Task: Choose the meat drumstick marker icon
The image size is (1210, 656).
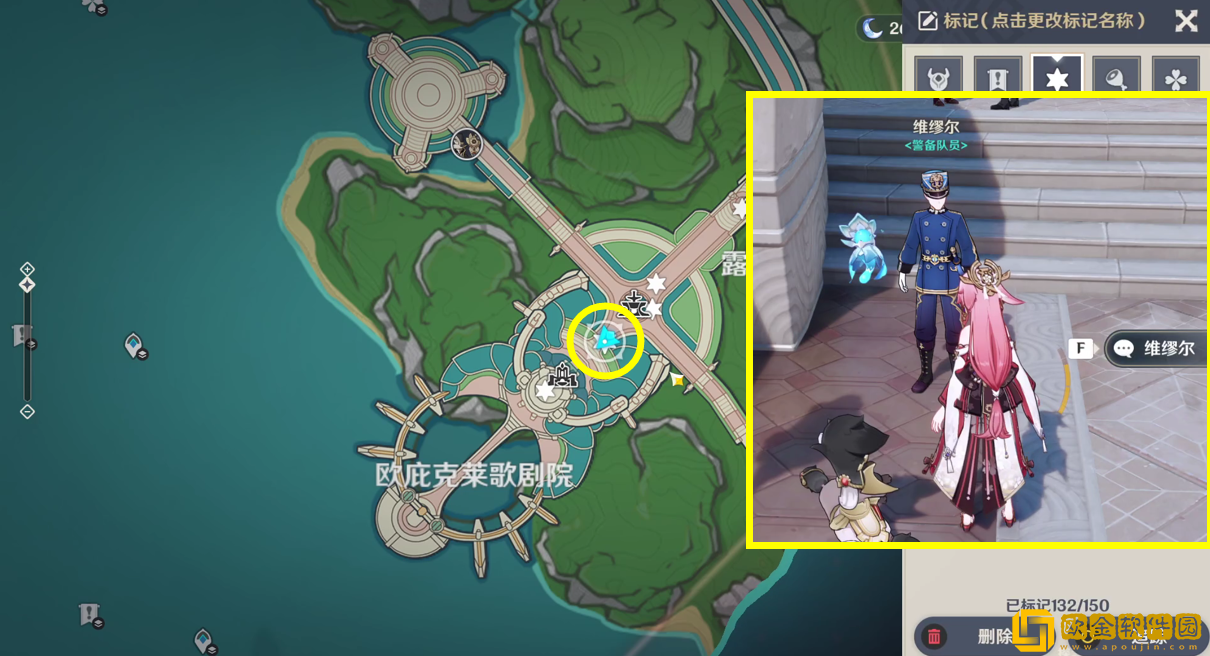Action: click(1116, 76)
